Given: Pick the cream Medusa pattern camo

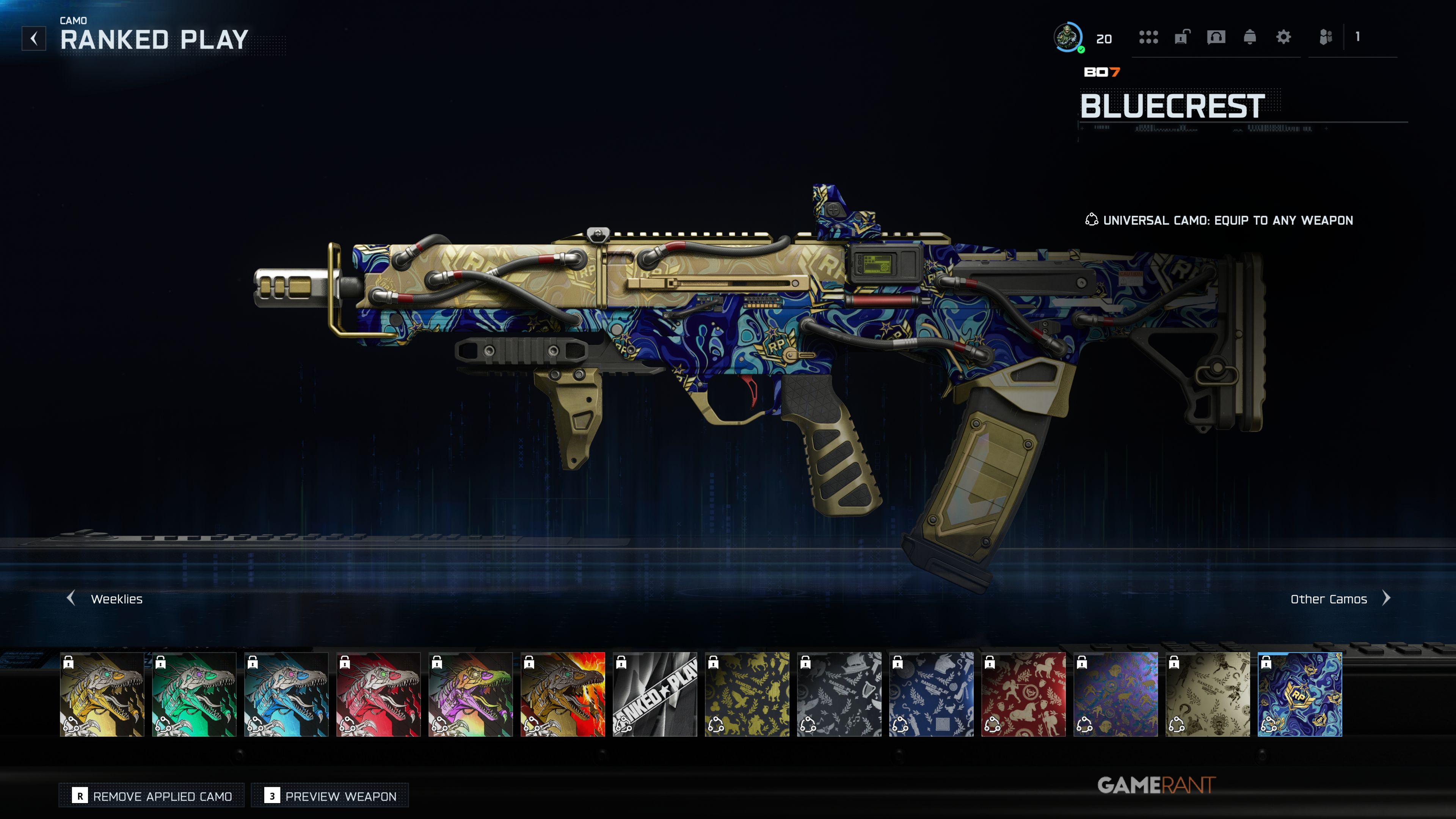Looking at the screenshot, I should tap(1208, 694).
